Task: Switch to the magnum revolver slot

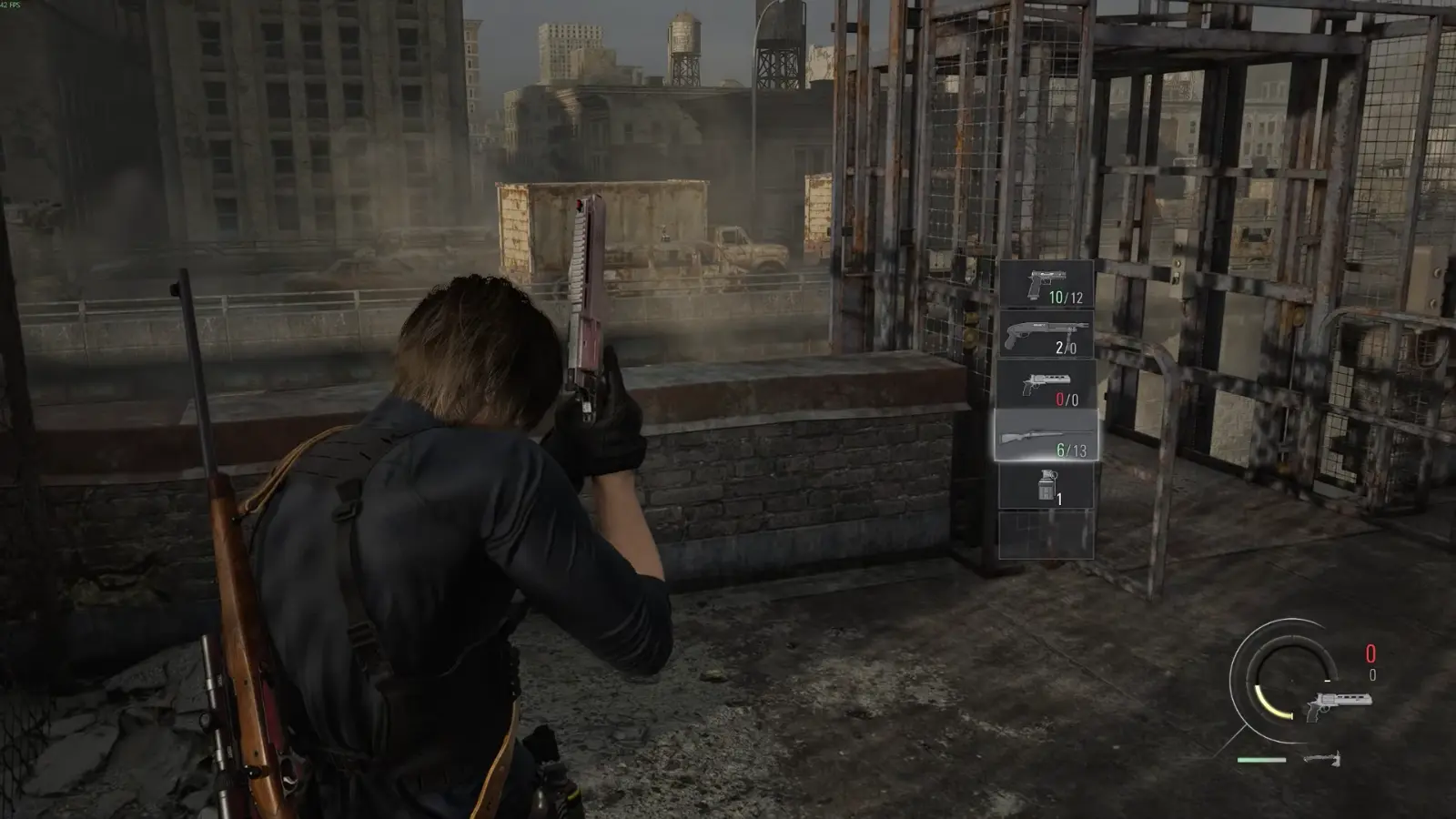Action: [1046, 385]
